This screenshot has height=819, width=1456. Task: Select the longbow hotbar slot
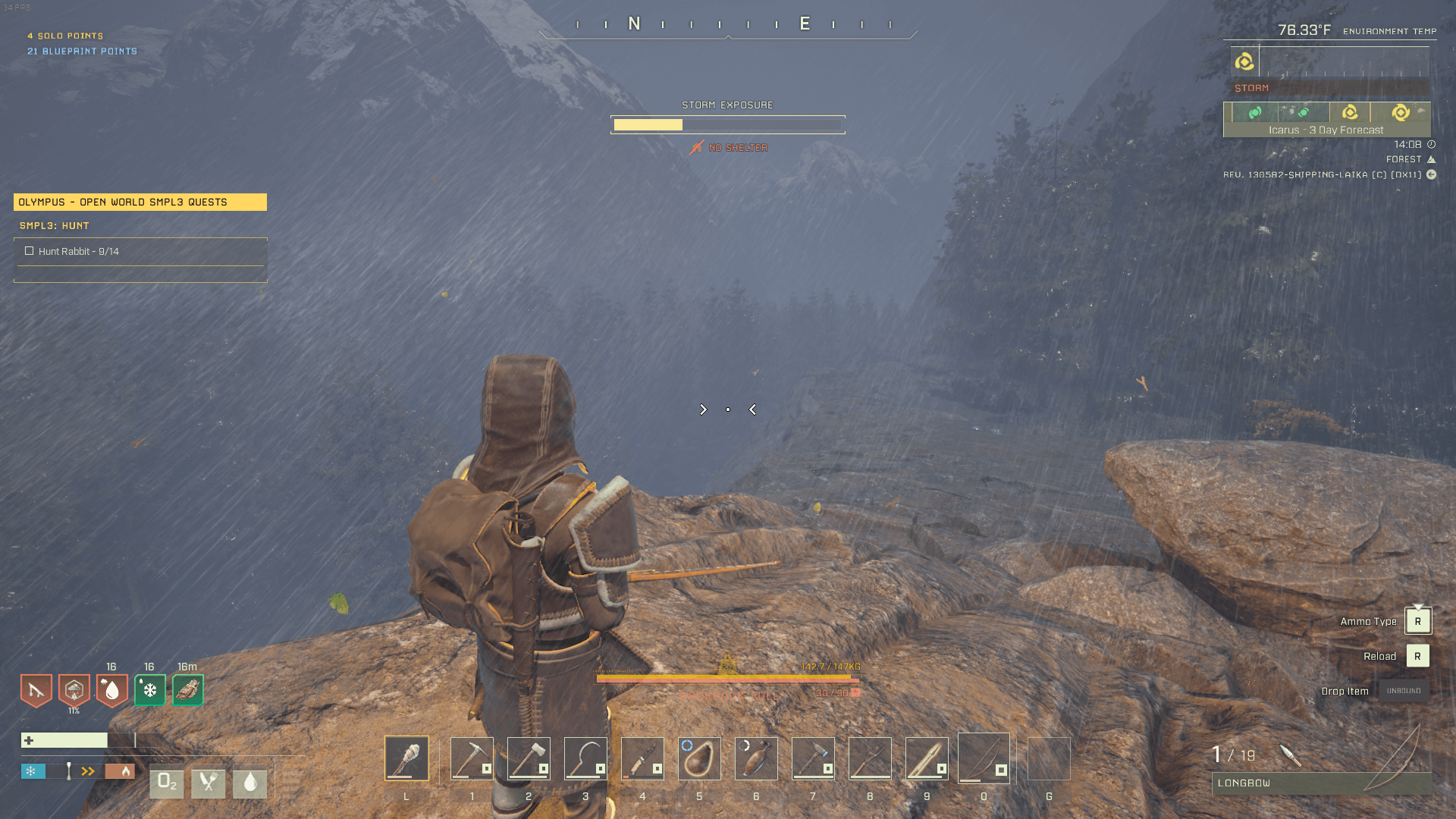984,758
